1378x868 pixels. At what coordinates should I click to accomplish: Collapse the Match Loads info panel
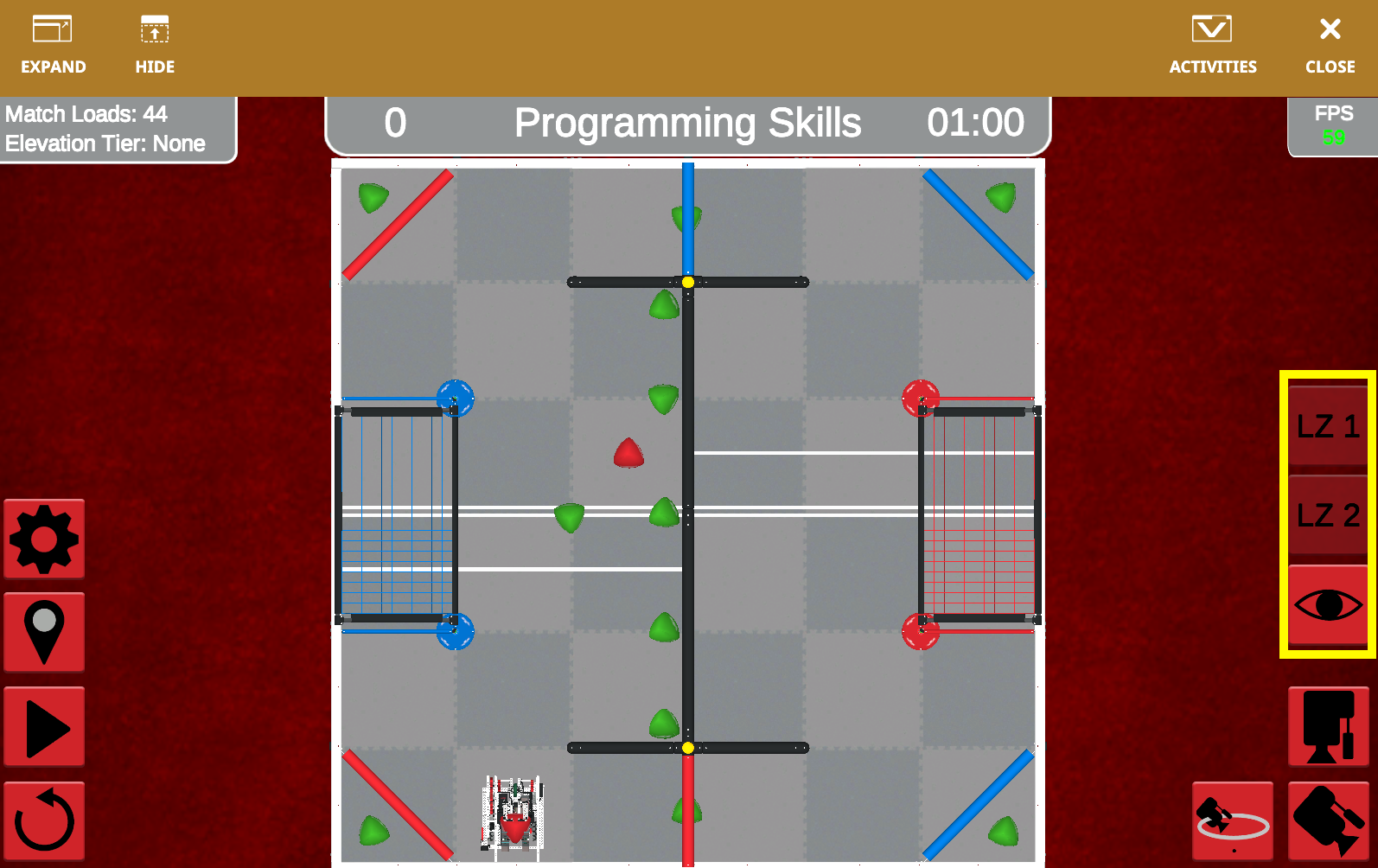(x=118, y=128)
